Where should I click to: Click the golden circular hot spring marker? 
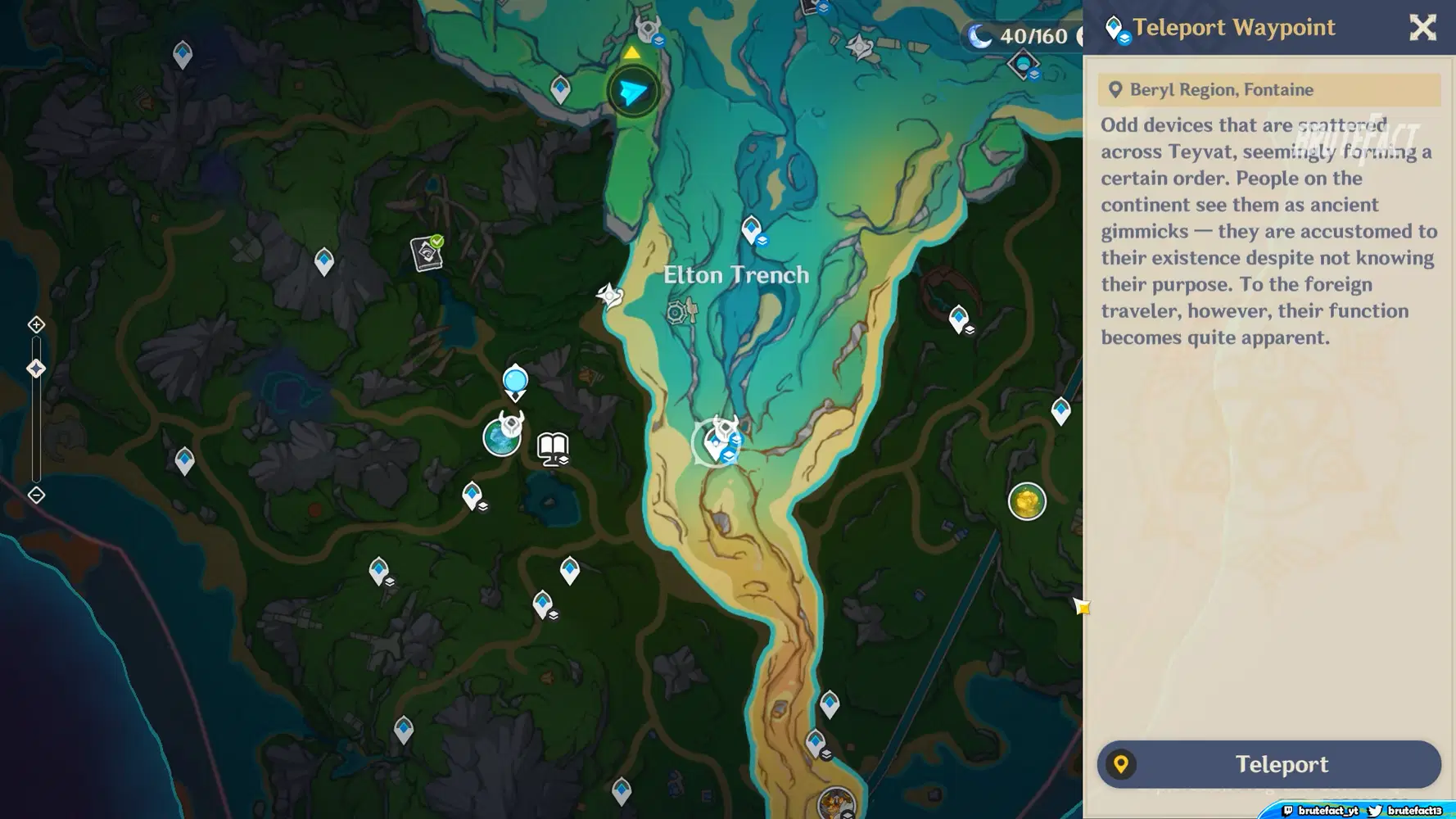tap(1027, 502)
